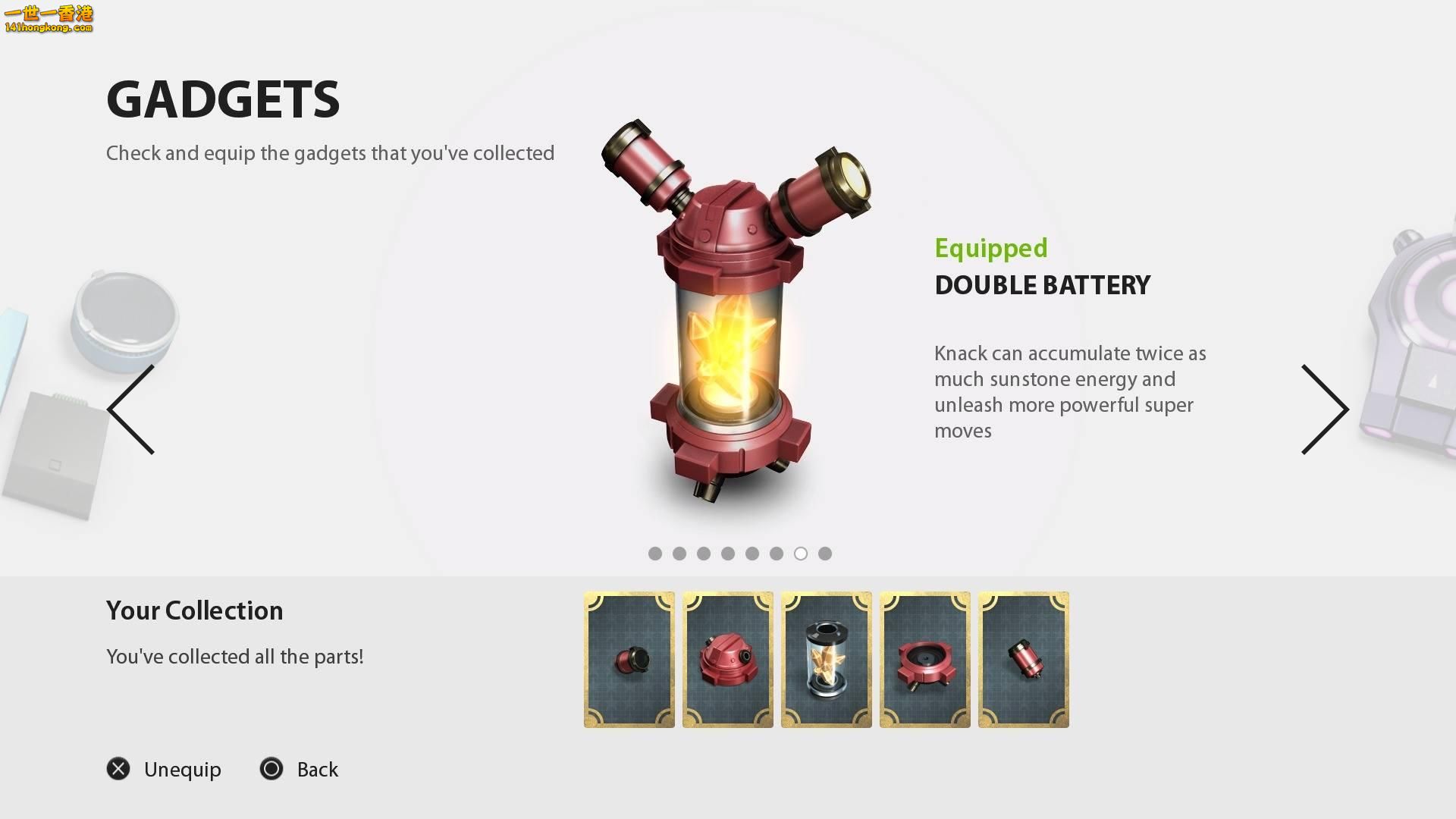This screenshot has width=1456, height=819.
Task: Go to the previous gadget with left arrow
Action: [x=131, y=409]
